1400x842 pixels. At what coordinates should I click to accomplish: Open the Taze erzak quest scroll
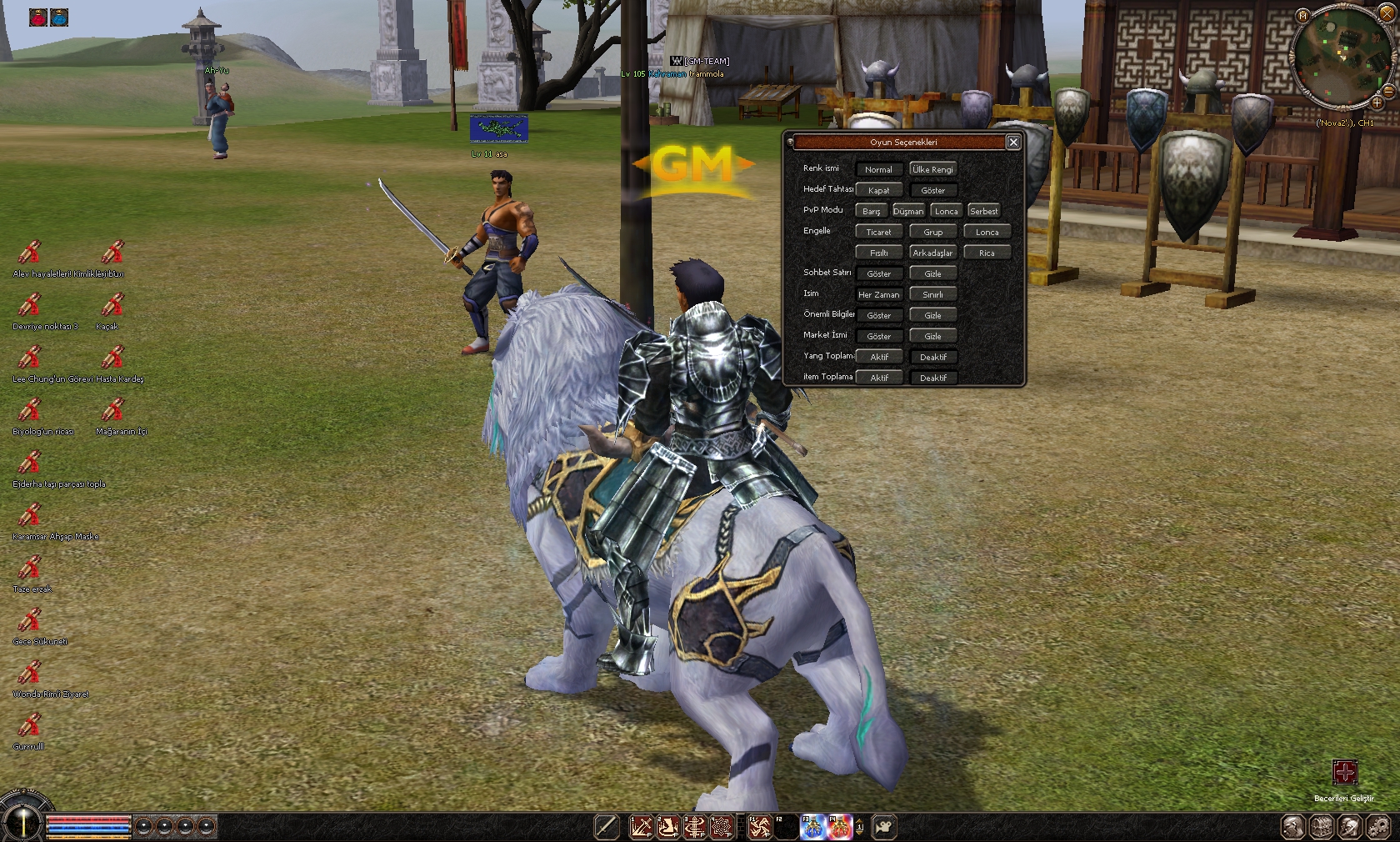click(30, 569)
